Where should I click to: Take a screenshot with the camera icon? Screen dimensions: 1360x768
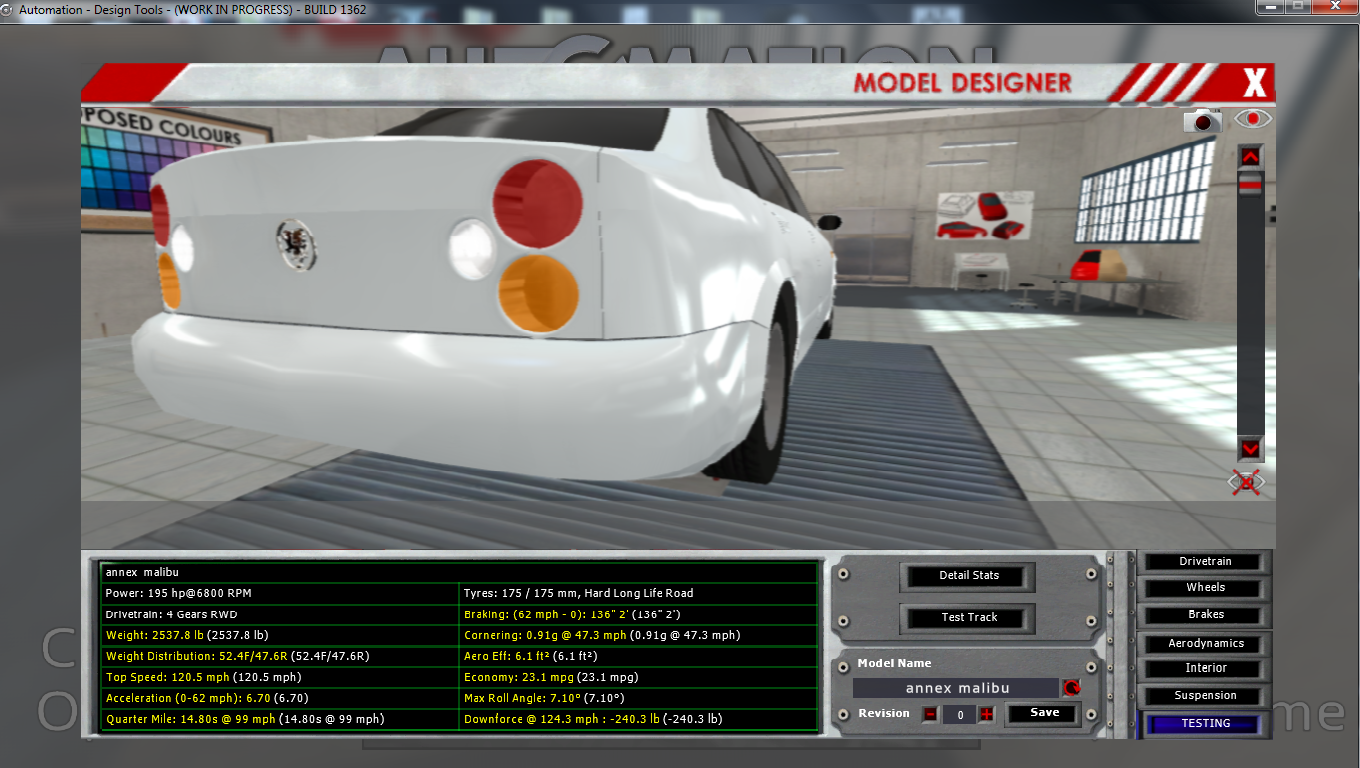(x=1203, y=121)
